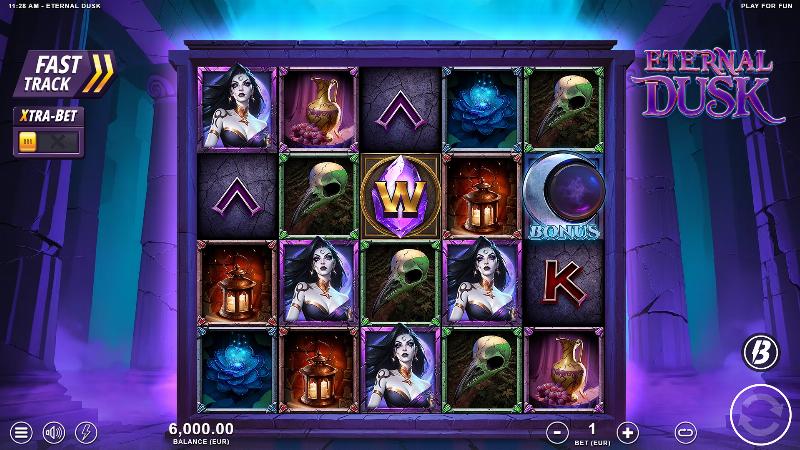This screenshot has width=800, height=450.
Task: Increase the bet with the plus button
Action: [627, 432]
